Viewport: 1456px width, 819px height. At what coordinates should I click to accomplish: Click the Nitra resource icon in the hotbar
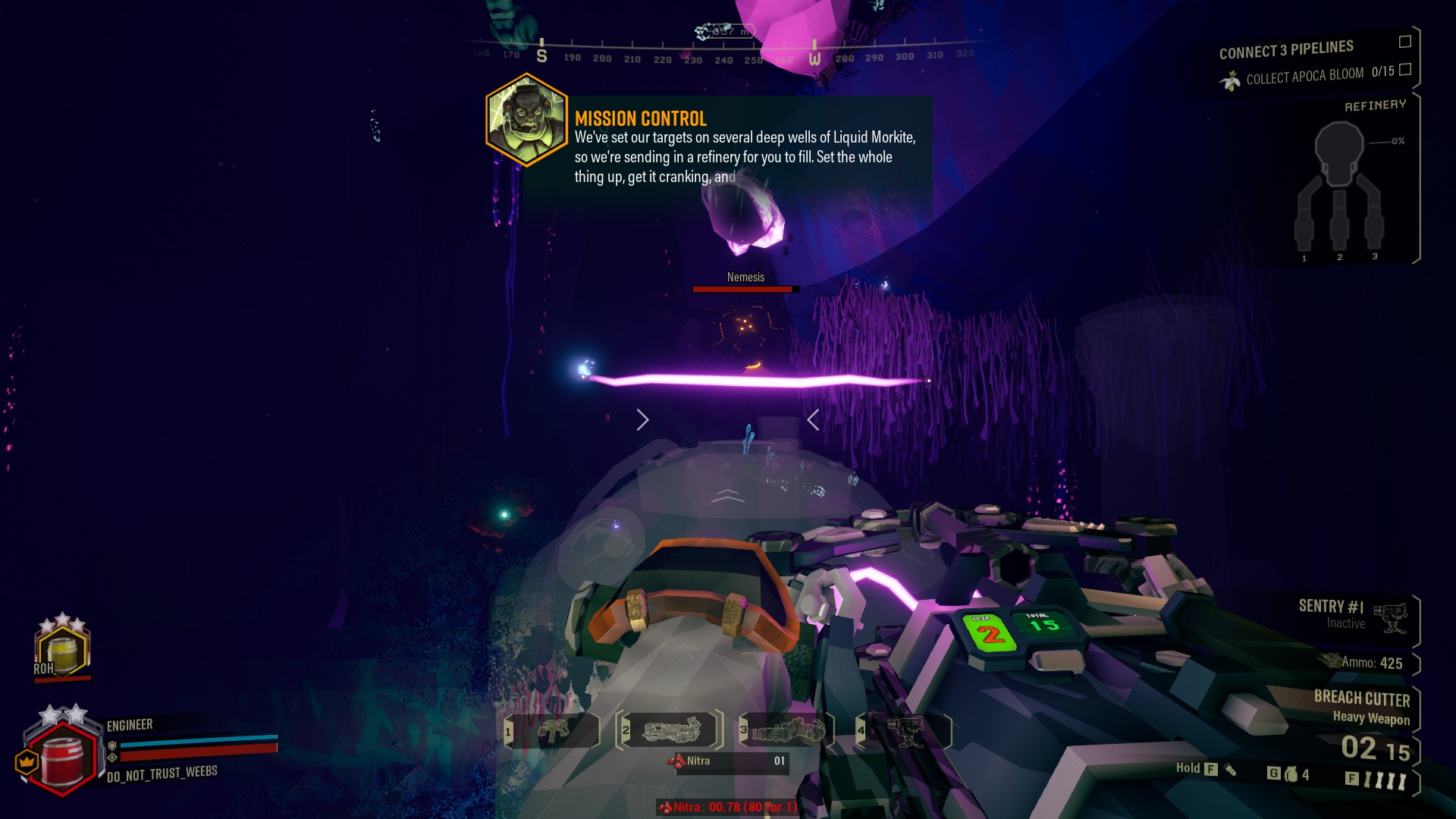[x=678, y=762]
